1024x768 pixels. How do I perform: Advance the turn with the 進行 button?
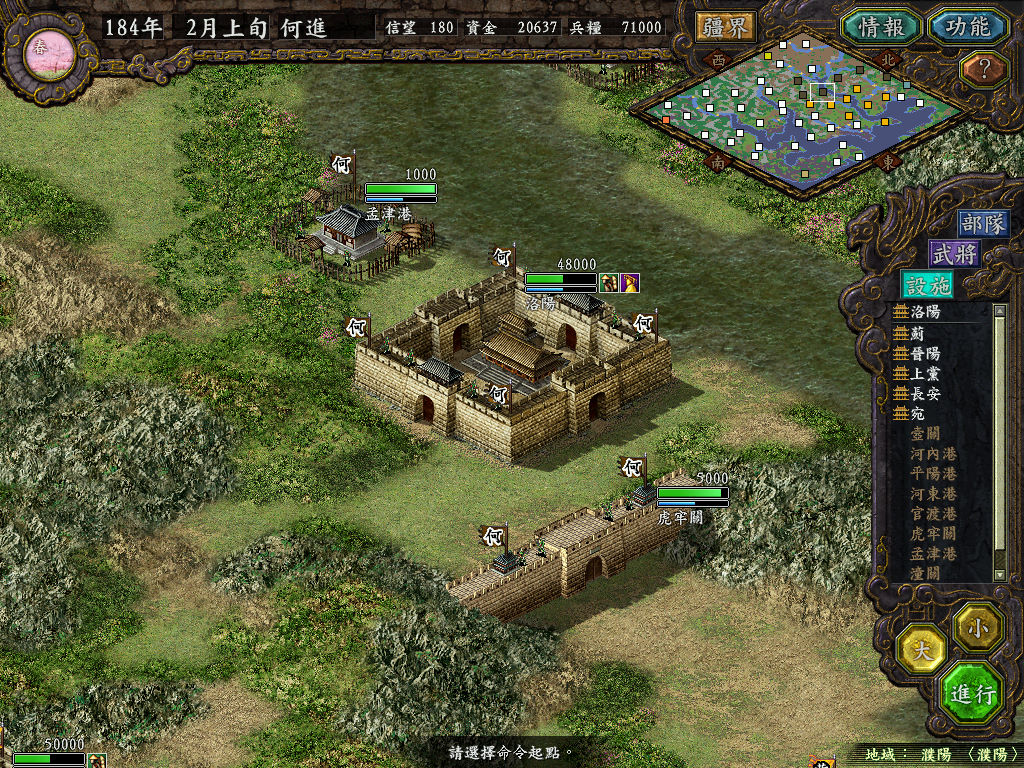coord(971,693)
